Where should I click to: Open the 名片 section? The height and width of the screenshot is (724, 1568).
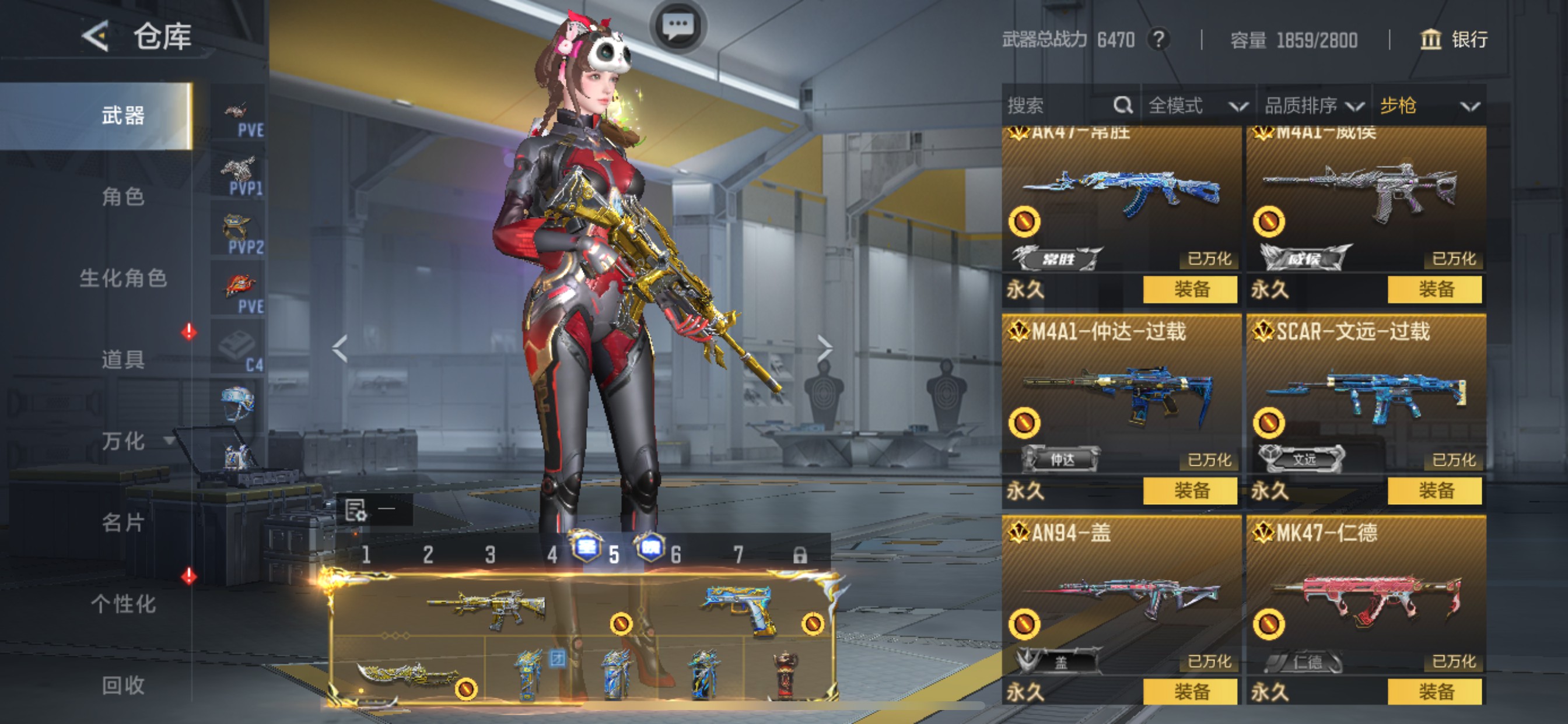pyautogui.click(x=123, y=523)
